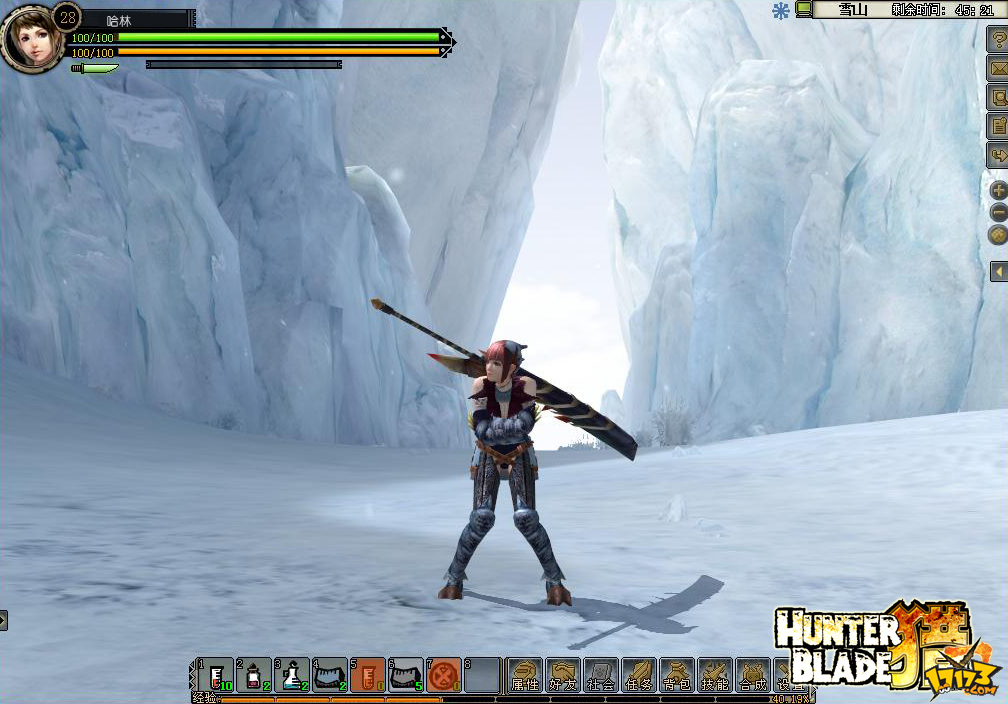Open the 背包 backpack inventory
This screenshot has height=704, width=1008.
pos(677,675)
